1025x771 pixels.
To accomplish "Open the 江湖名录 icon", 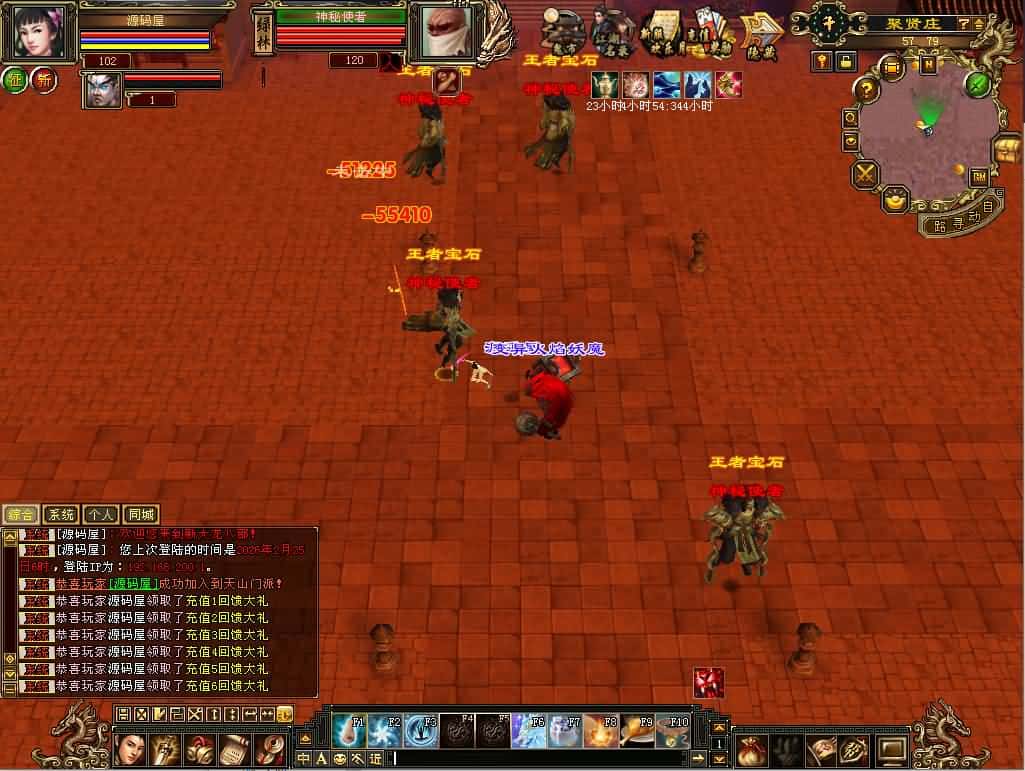I will coord(612,35).
